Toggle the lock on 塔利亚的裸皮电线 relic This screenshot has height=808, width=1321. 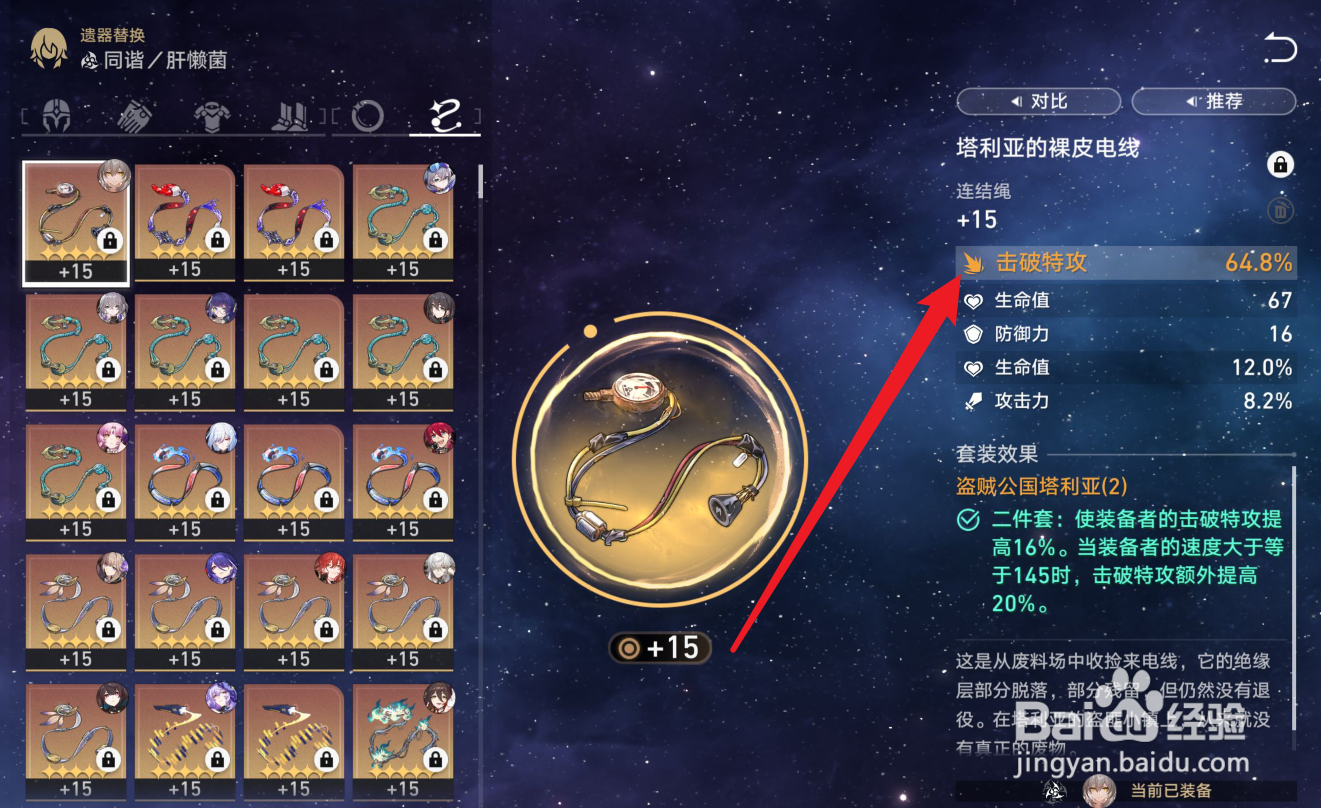pos(1281,165)
